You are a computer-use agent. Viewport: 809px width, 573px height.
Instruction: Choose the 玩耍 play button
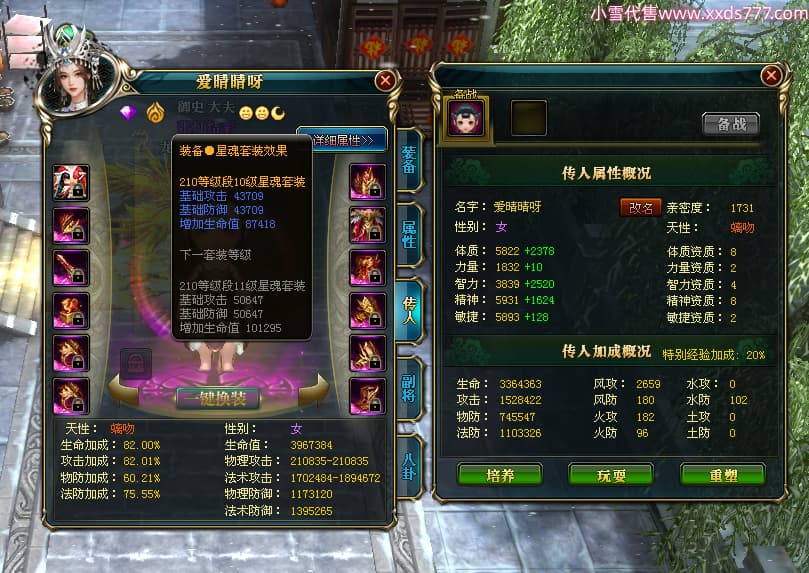pos(611,475)
